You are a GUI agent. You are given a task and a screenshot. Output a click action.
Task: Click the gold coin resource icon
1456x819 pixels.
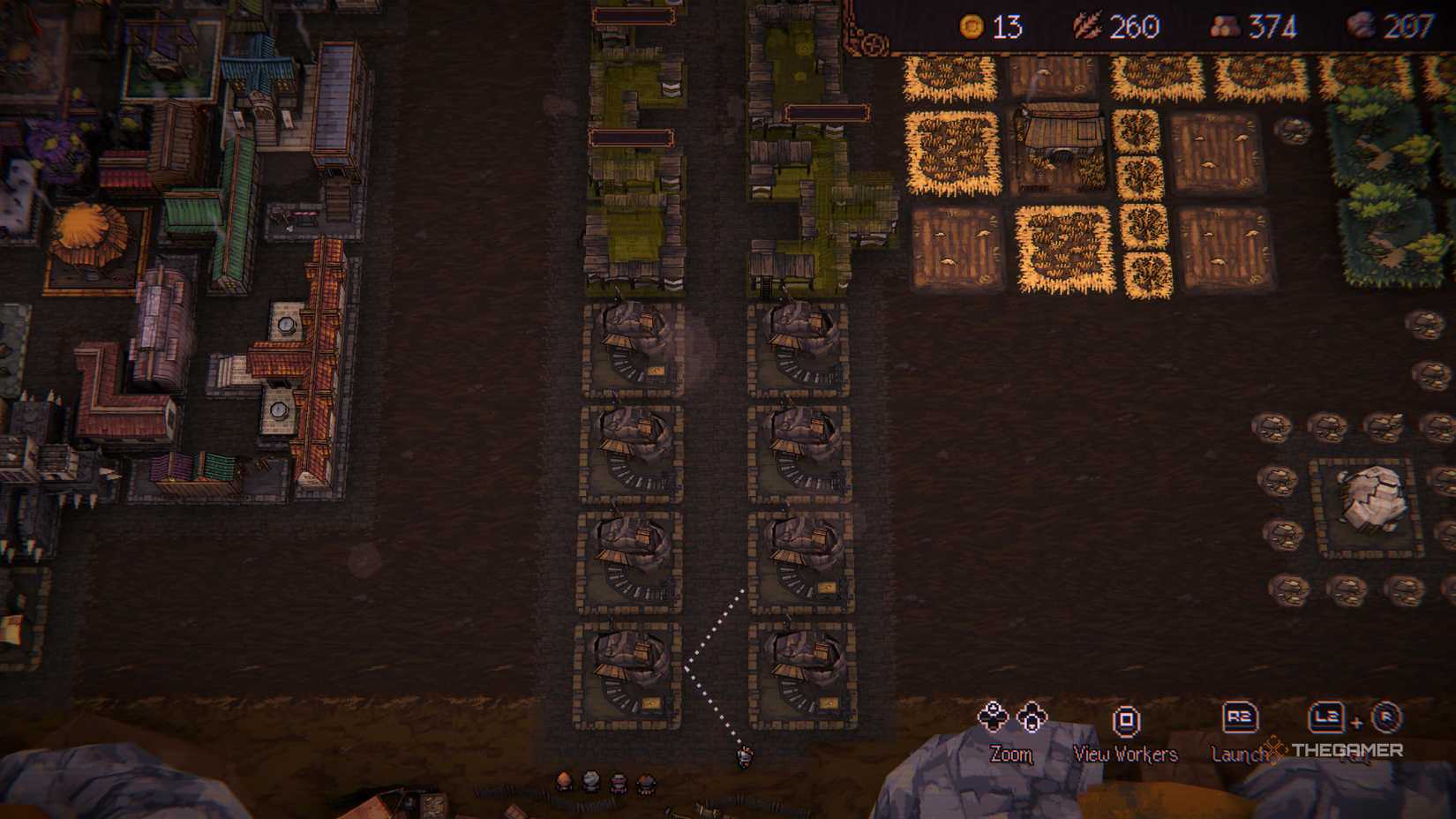pos(974,26)
